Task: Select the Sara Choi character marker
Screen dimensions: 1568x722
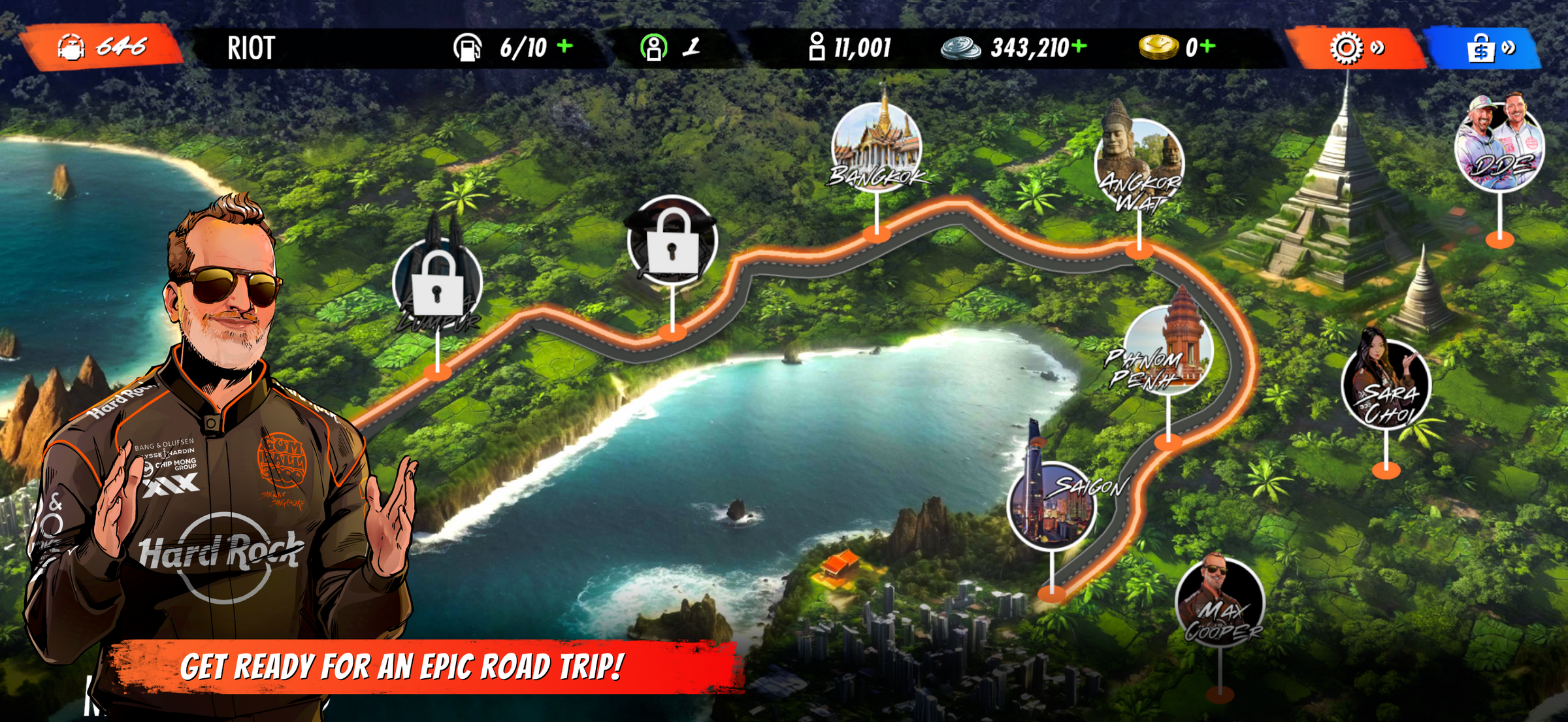Action: [x=1386, y=385]
